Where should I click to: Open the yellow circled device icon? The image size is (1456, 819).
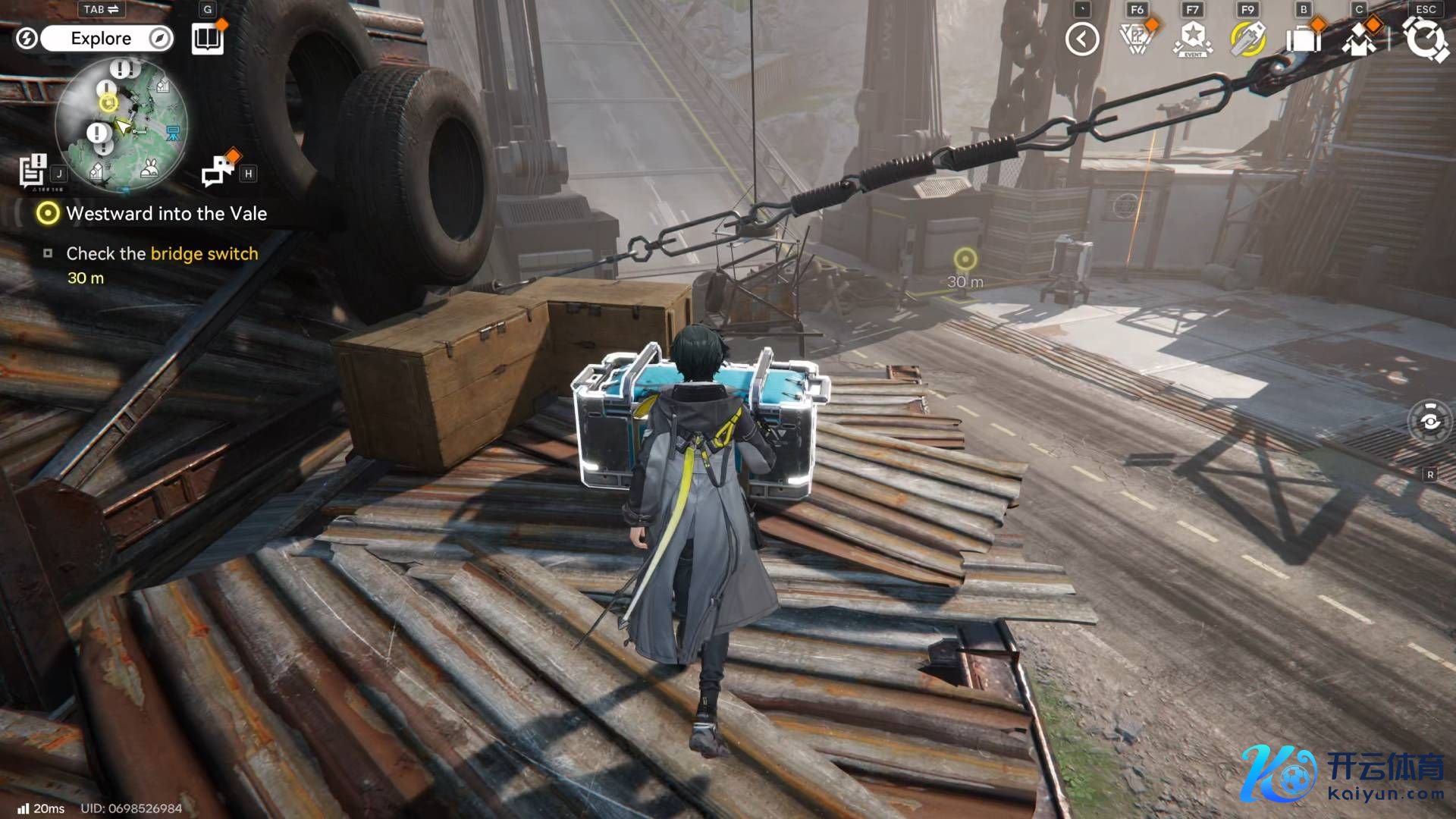click(1247, 39)
